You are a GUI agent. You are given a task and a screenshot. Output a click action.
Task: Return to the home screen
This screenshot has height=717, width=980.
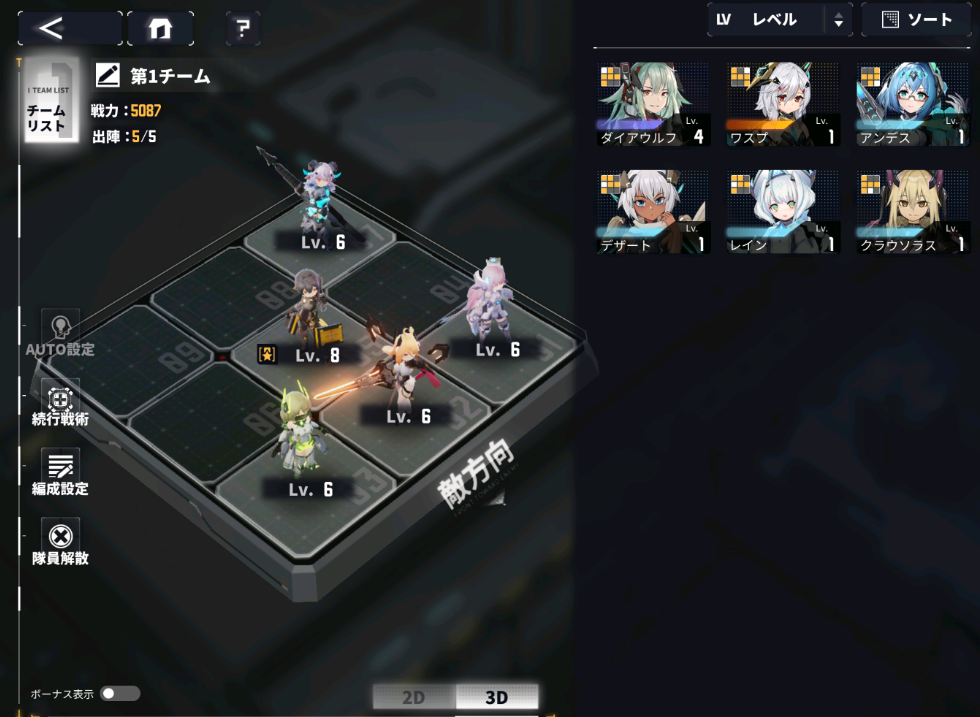tap(160, 29)
